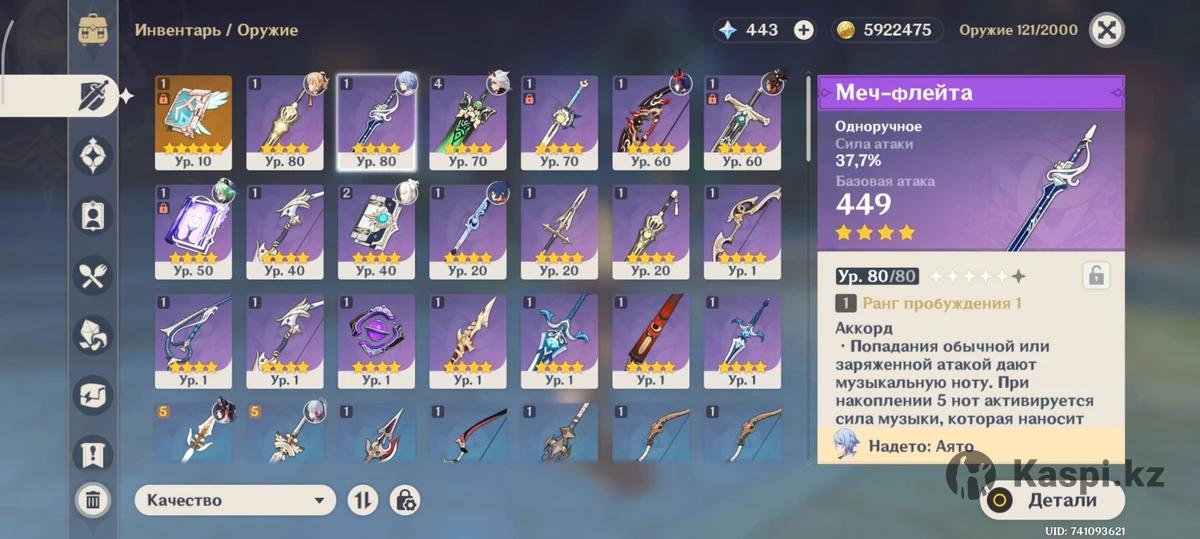The width and height of the screenshot is (1200, 539).
Task: Select the level 40 weapon with refinement 2
Action: click(376, 231)
